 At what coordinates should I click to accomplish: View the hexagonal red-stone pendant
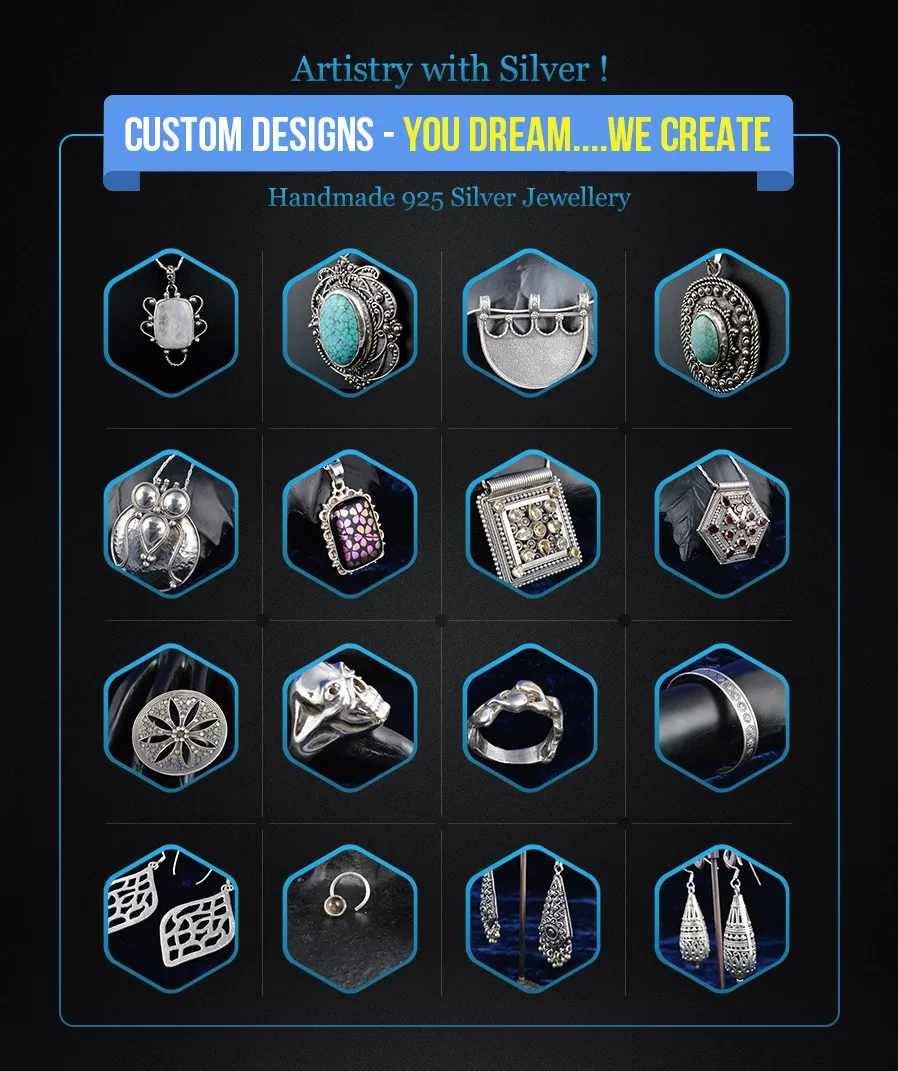pyautogui.click(x=722, y=522)
